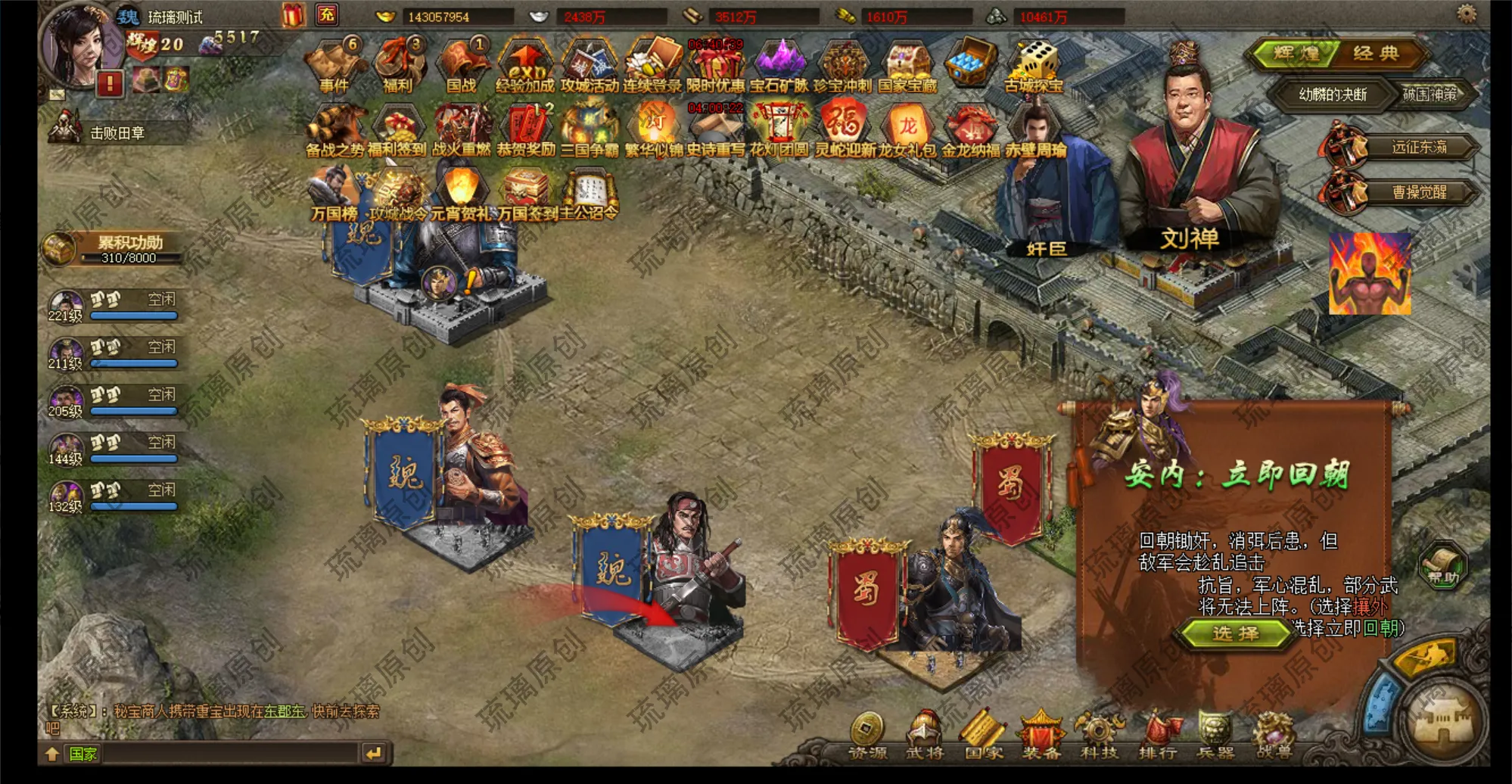This screenshot has height=784, width=1512.
Task: Open the 国战 nation war icon
Action: (x=461, y=65)
